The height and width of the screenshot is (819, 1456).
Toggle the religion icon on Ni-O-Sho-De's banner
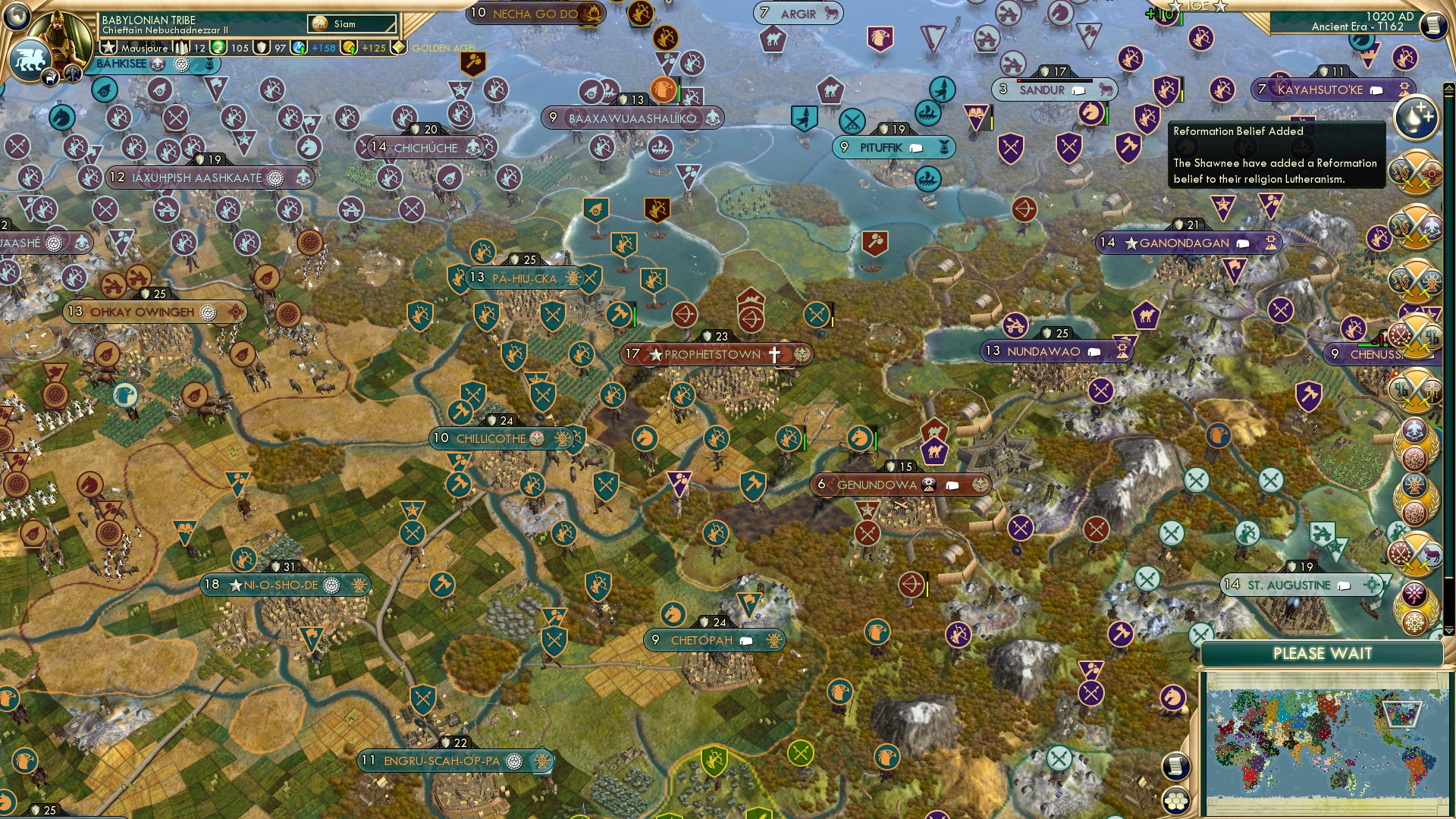(331, 585)
